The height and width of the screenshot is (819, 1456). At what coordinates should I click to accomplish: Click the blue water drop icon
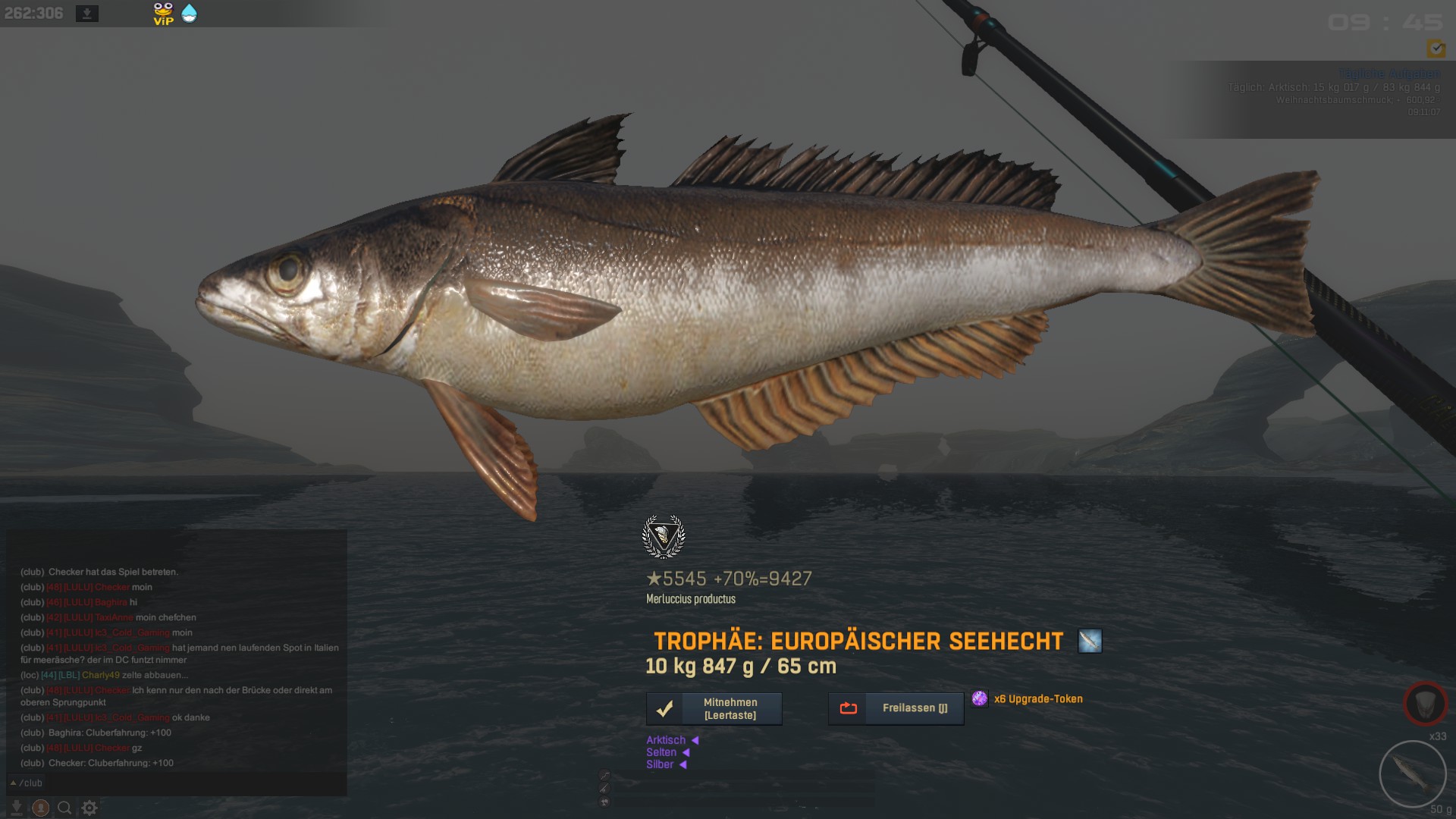click(x=189, y=14)
